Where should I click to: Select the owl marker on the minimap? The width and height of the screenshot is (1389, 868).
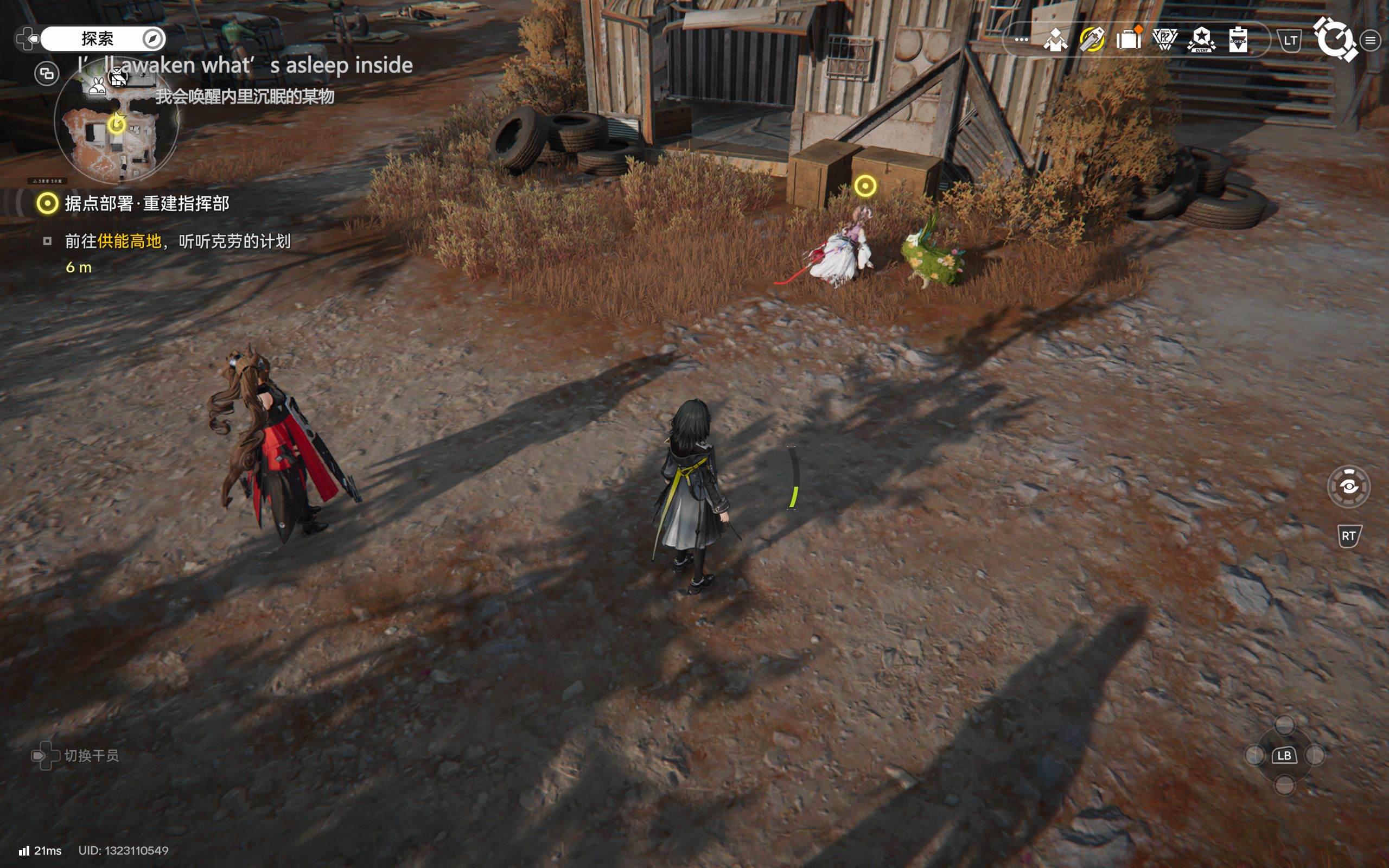(117, 77)
